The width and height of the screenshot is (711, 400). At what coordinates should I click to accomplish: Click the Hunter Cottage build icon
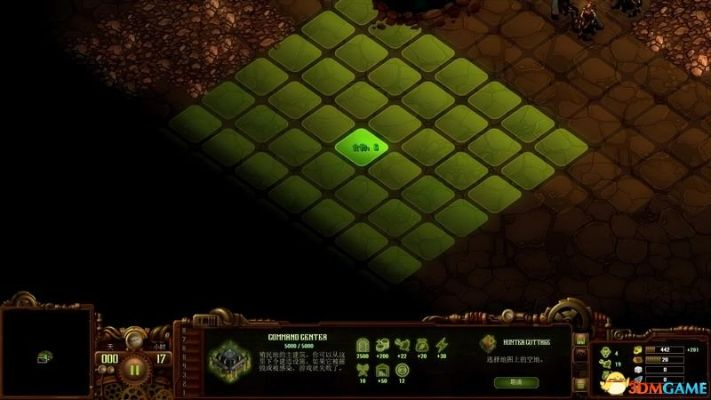coord(489,342)
